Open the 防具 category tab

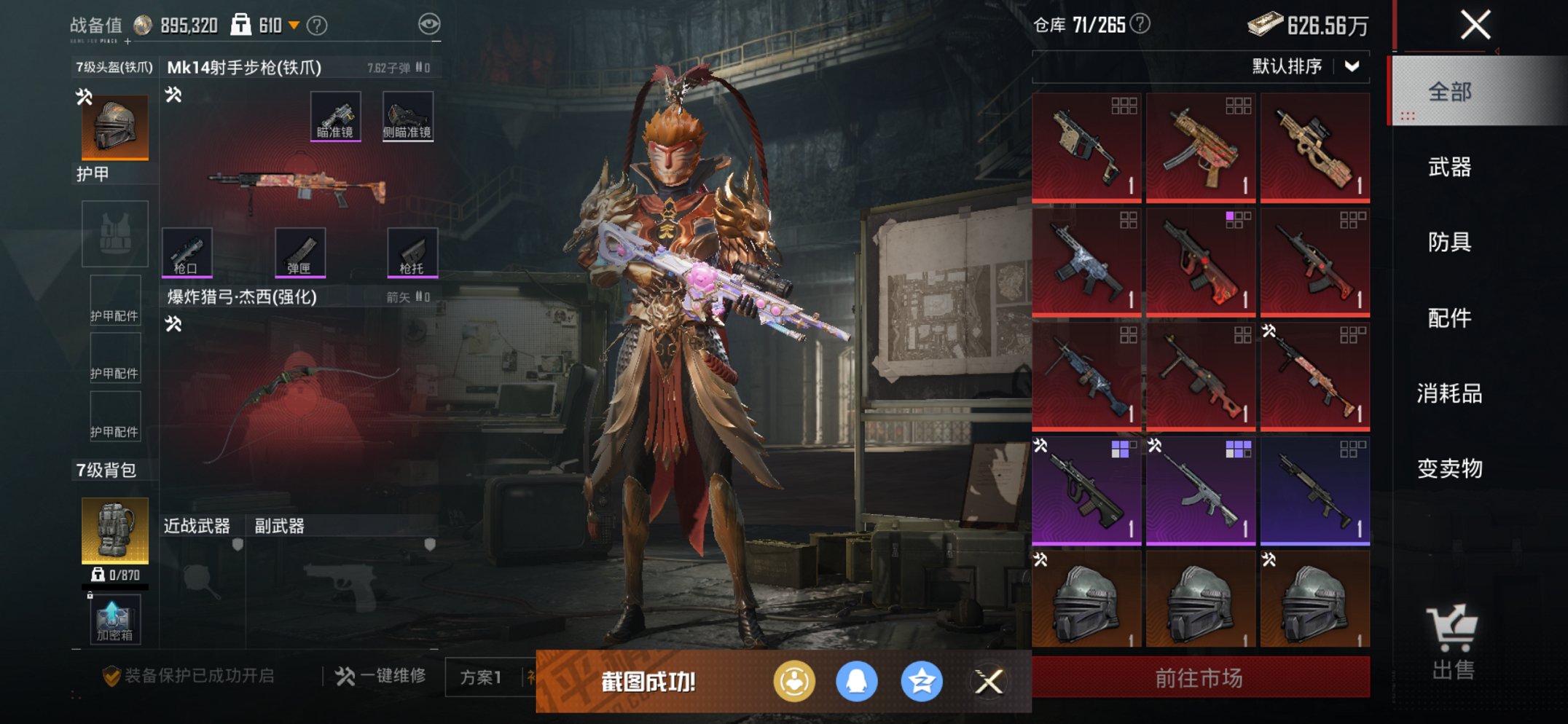[x=1449, y=242]
